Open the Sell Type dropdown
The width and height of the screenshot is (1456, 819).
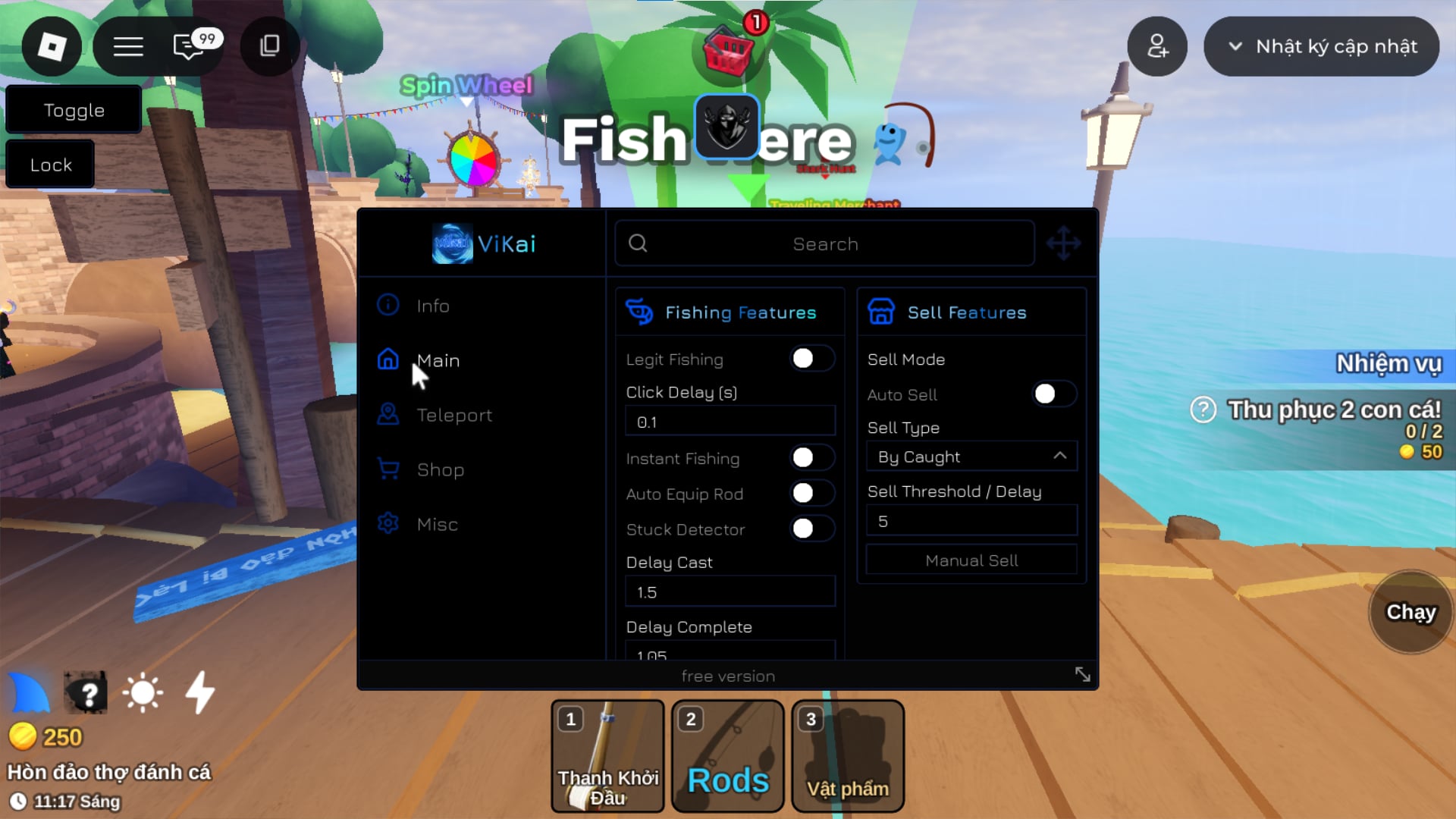point(971,457)
